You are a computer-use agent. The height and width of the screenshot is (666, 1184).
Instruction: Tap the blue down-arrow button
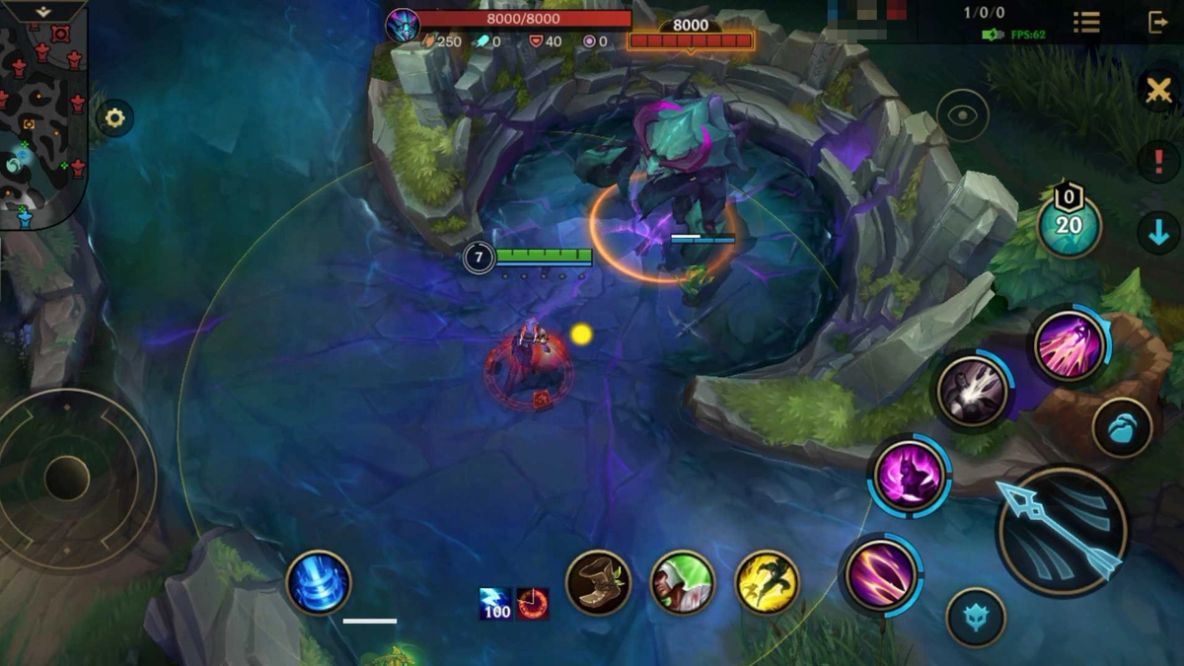pos(1159,233)
